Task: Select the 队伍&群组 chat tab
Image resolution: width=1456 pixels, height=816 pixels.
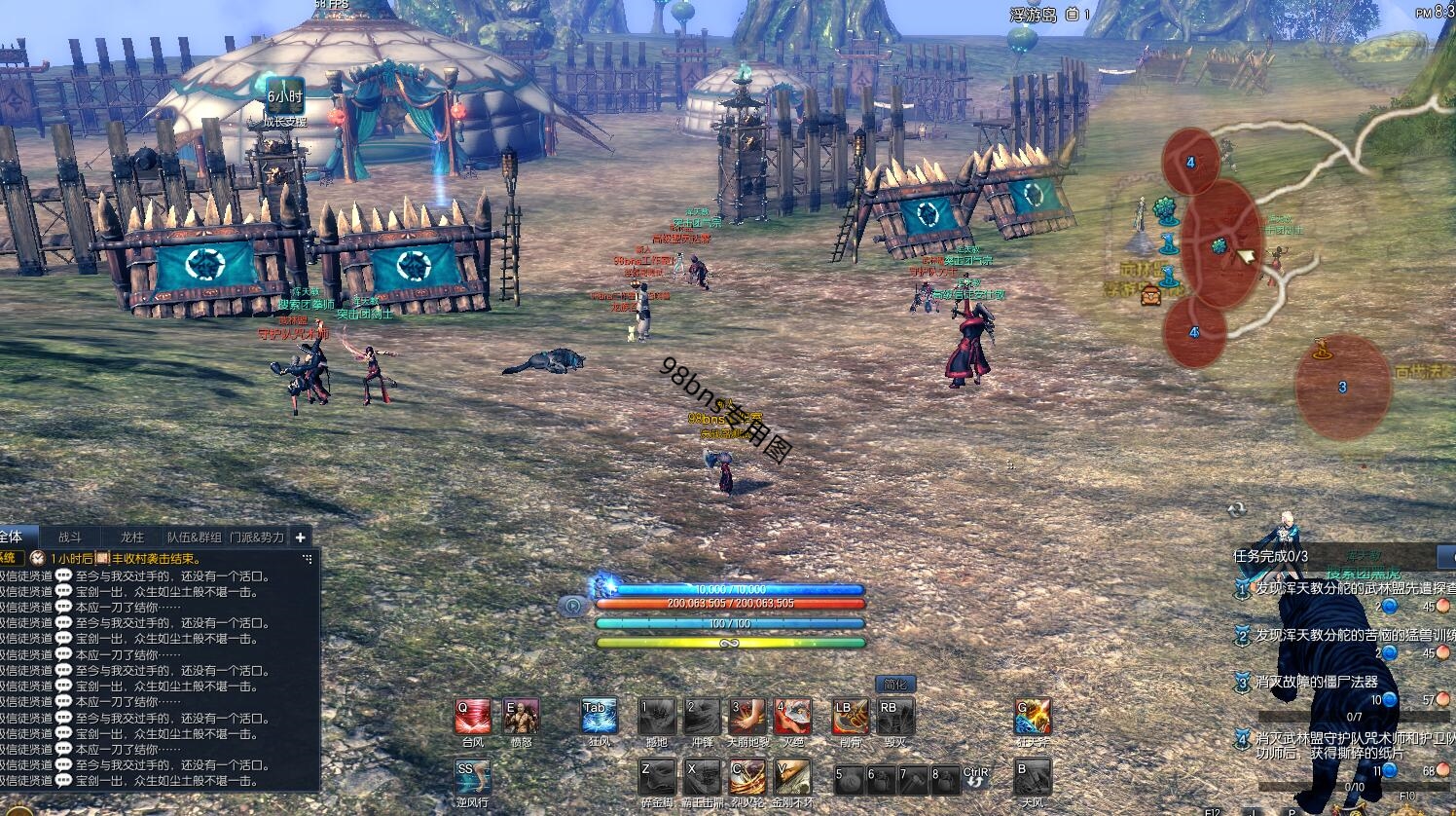Action: coord(194,537)
